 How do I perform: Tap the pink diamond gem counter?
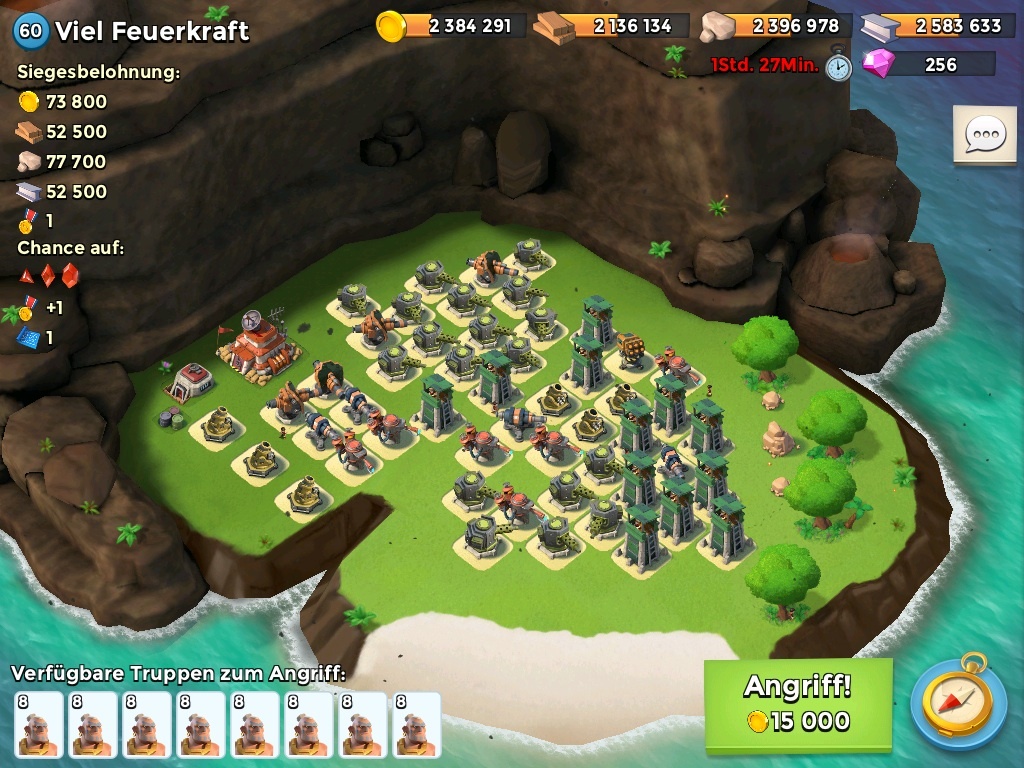click(x=928, y=64)
